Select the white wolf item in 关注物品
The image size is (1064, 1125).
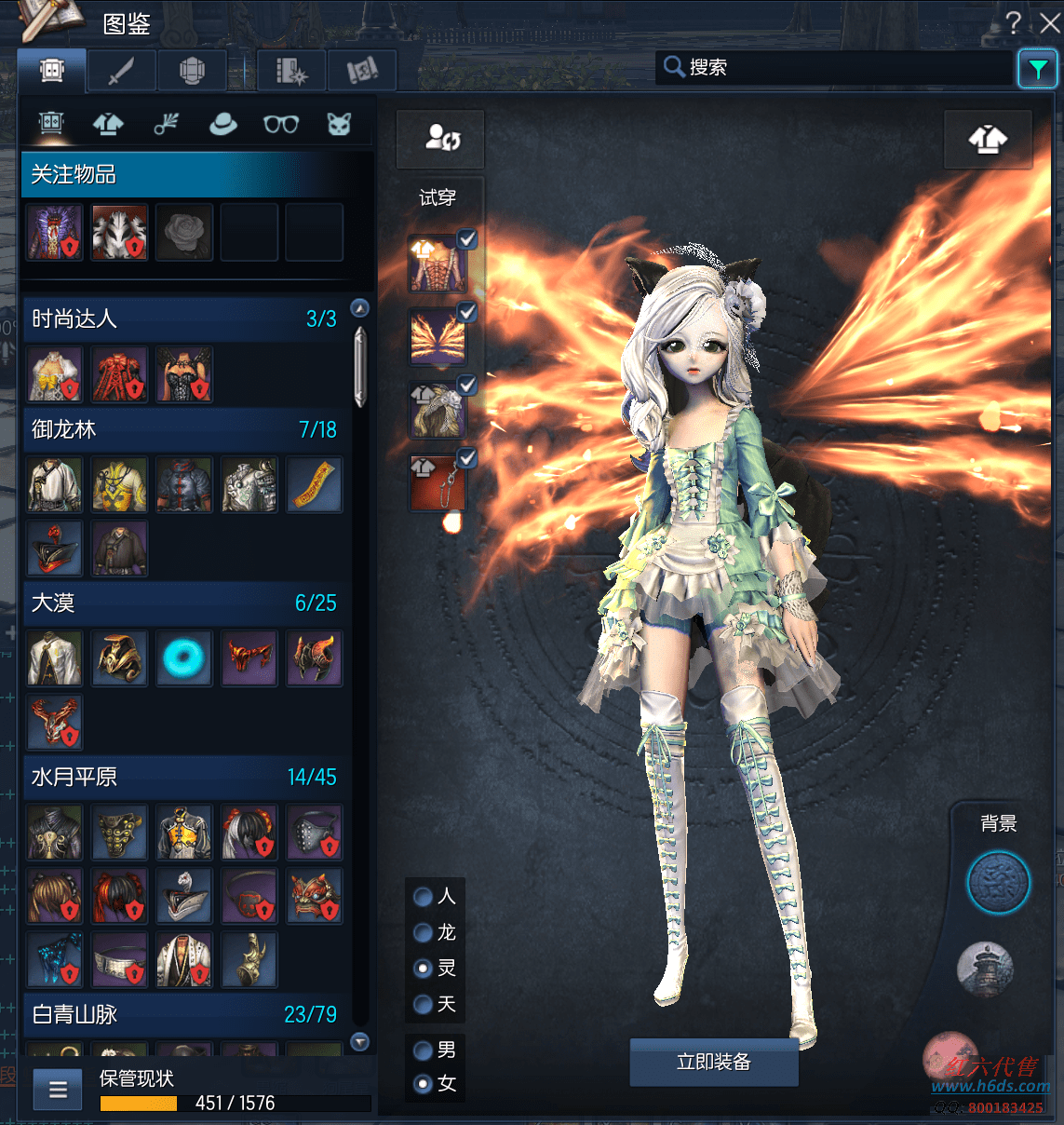coord(119,233)
